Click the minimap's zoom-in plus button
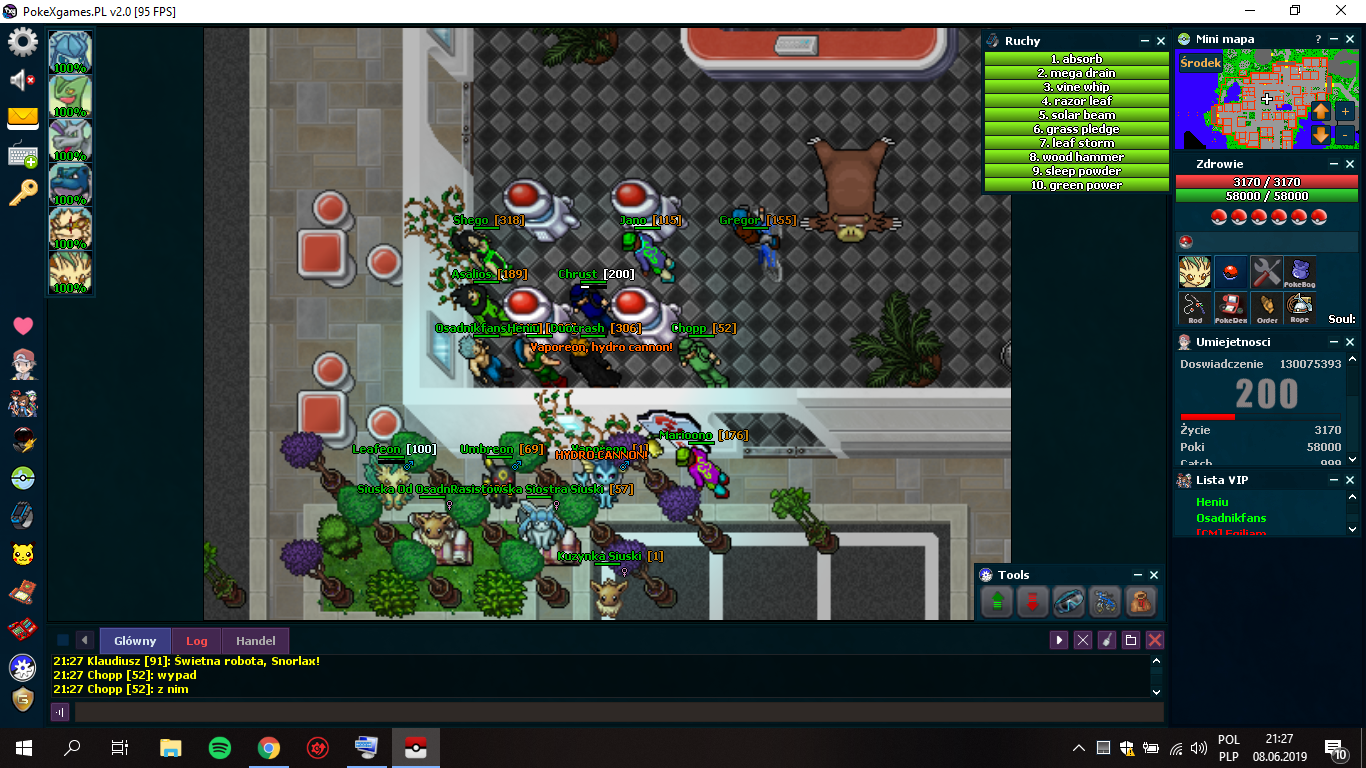This screenshot has height=768, width=1366. (x=1345, y=111)
